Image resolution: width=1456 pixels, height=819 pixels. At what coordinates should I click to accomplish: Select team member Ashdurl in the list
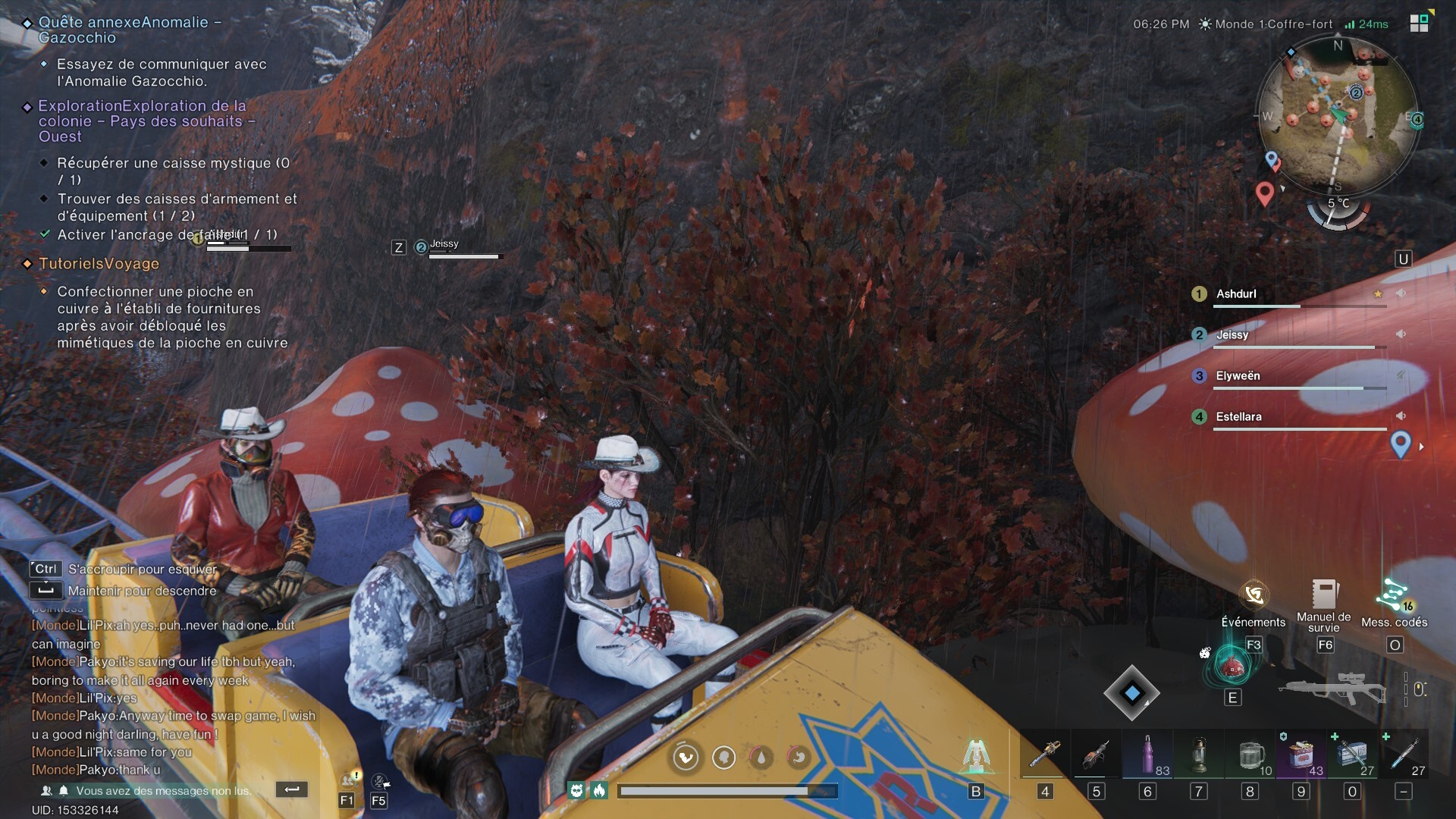coord(1236,294)
